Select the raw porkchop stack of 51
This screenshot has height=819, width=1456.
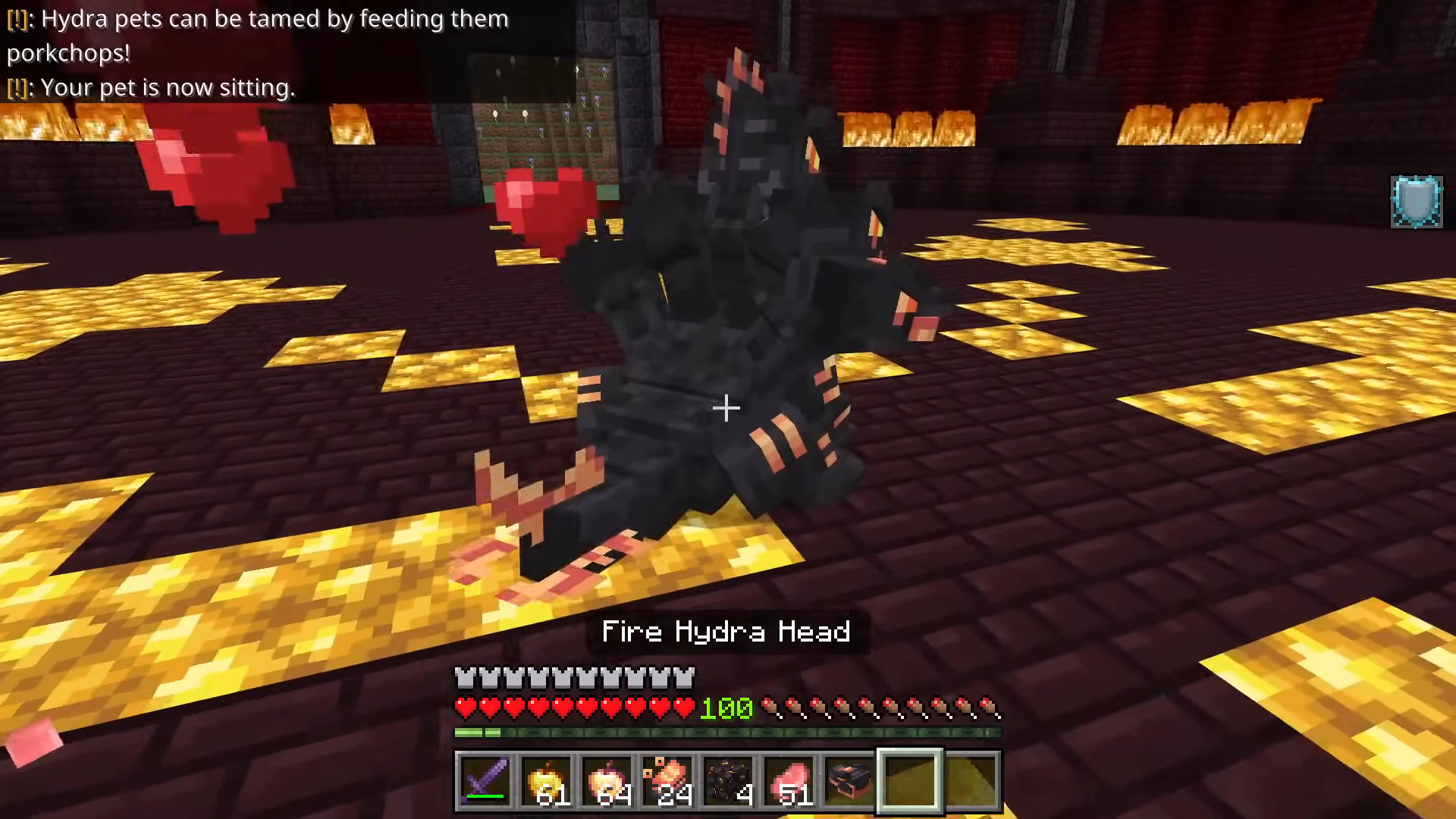click(789, 781)
